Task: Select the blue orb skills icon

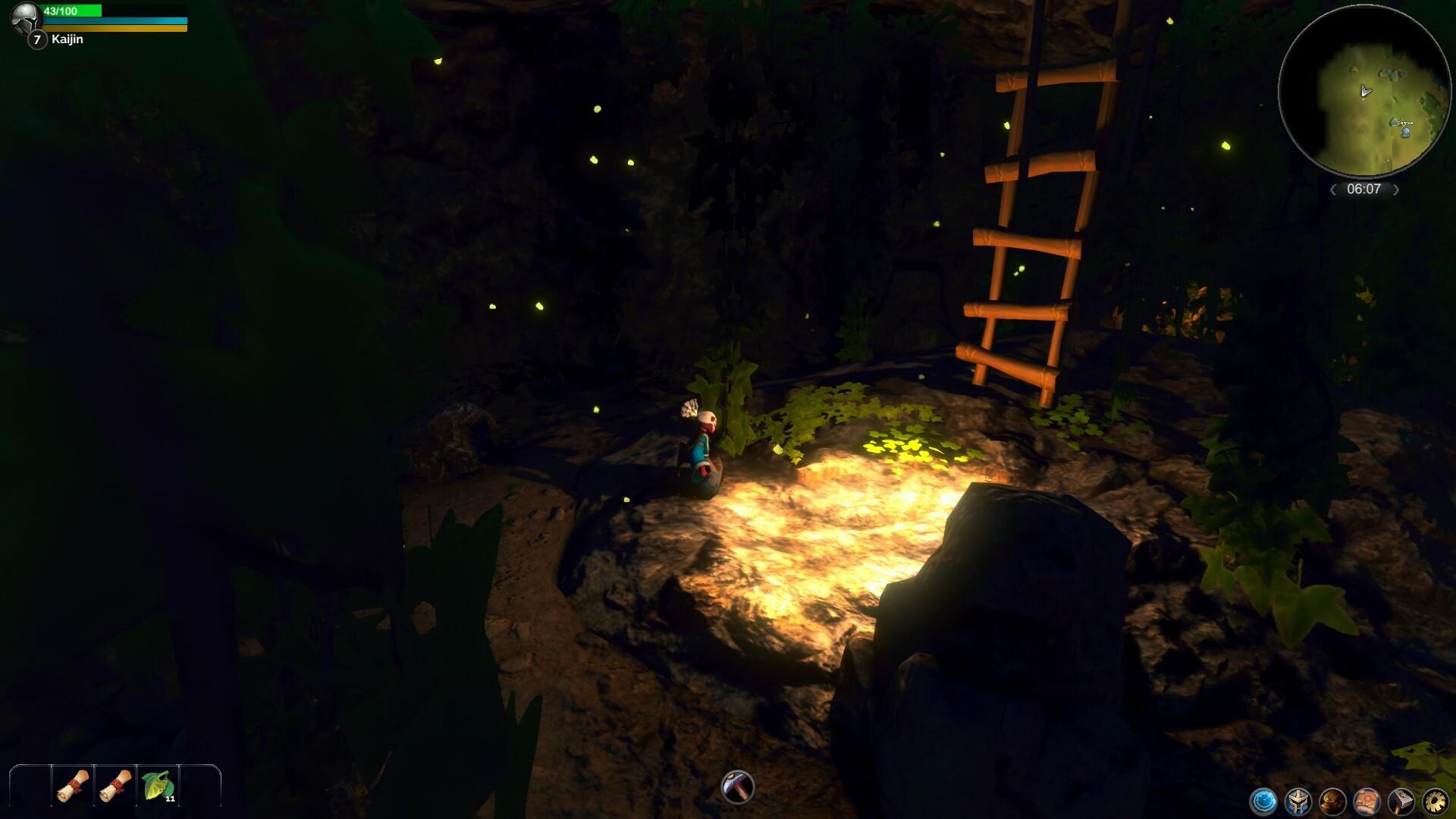Action: coord(1262,801)
